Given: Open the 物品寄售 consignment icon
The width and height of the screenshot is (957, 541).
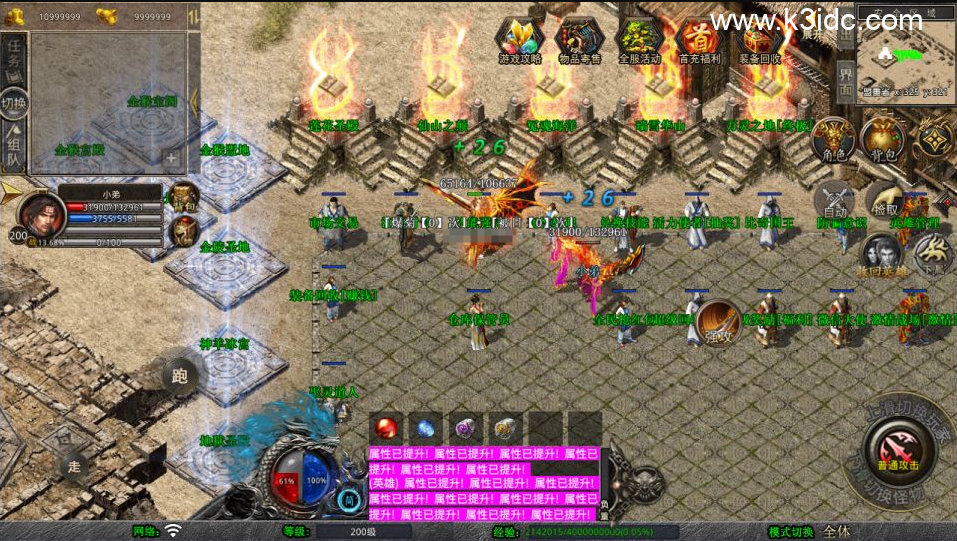Looking at the screenshot, I should 580,40.
